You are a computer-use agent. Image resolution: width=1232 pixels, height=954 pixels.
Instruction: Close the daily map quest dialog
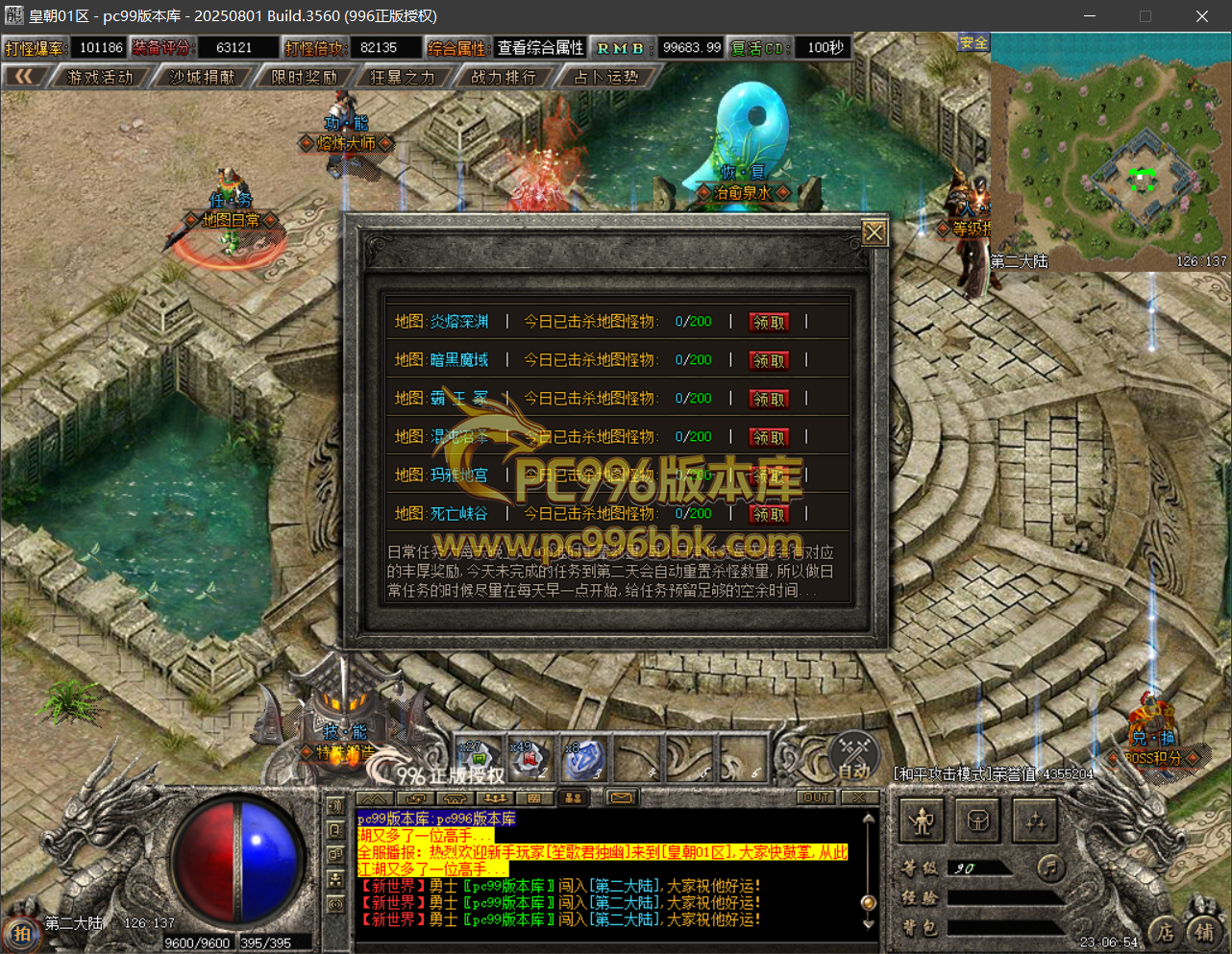pos(874,233)
